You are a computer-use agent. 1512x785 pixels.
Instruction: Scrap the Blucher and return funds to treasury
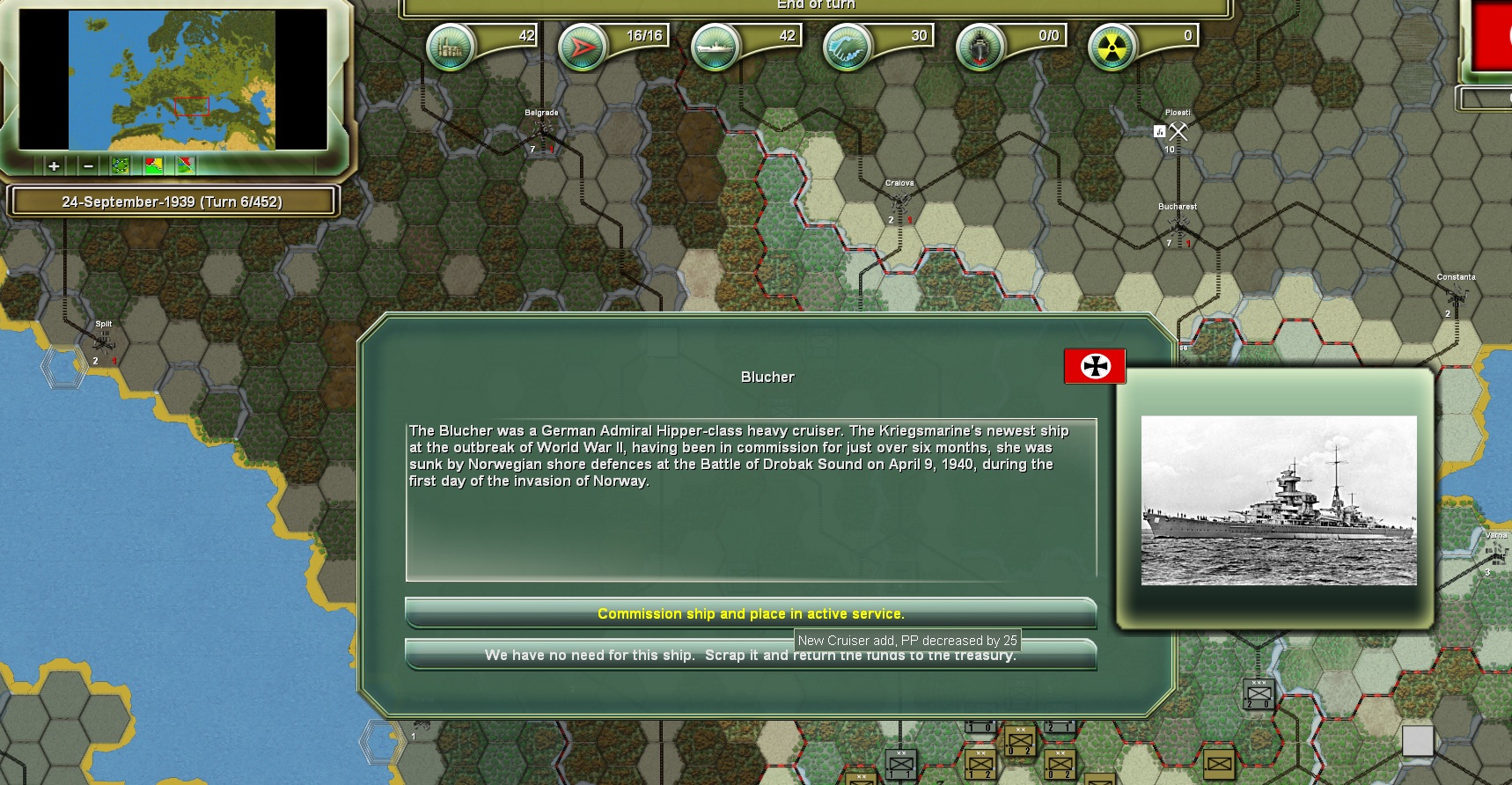coord(750,655)
